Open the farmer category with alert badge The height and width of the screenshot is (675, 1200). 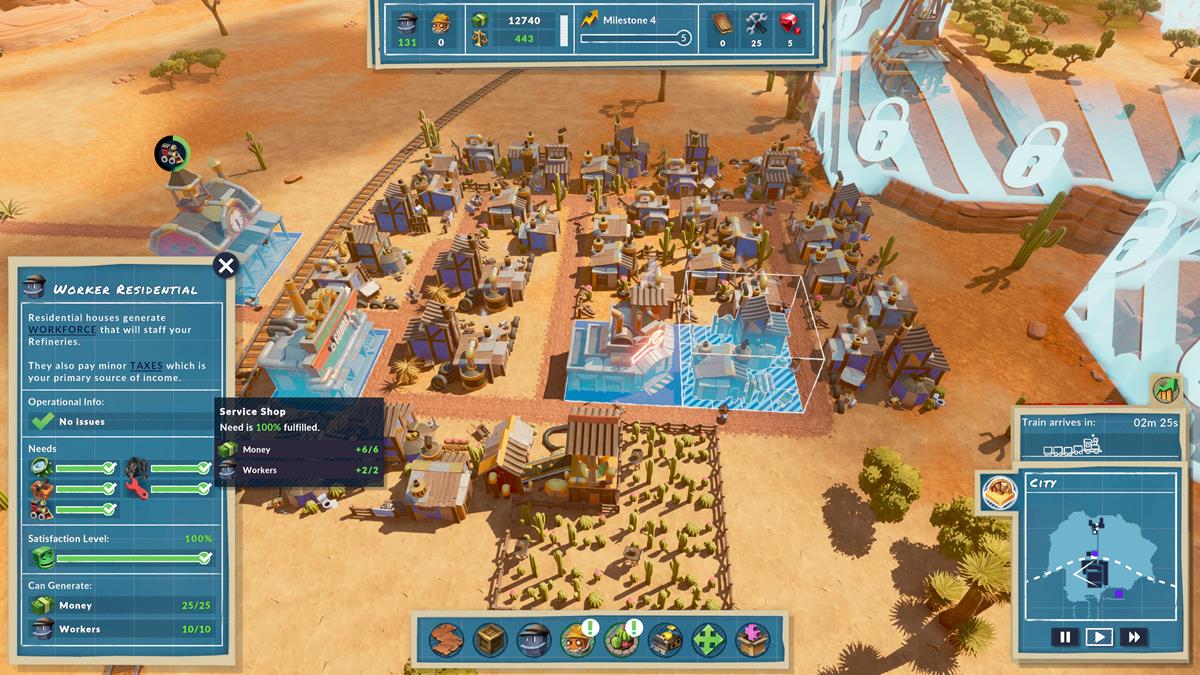click(578, 640)
